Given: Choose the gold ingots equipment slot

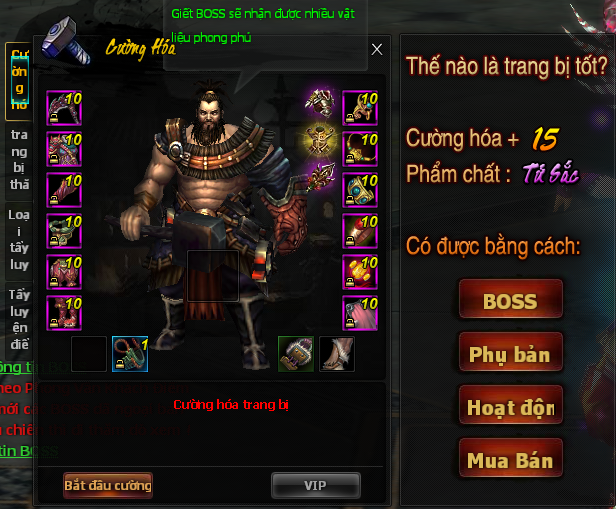Looking at the screenshot, I should coord(360,272).
